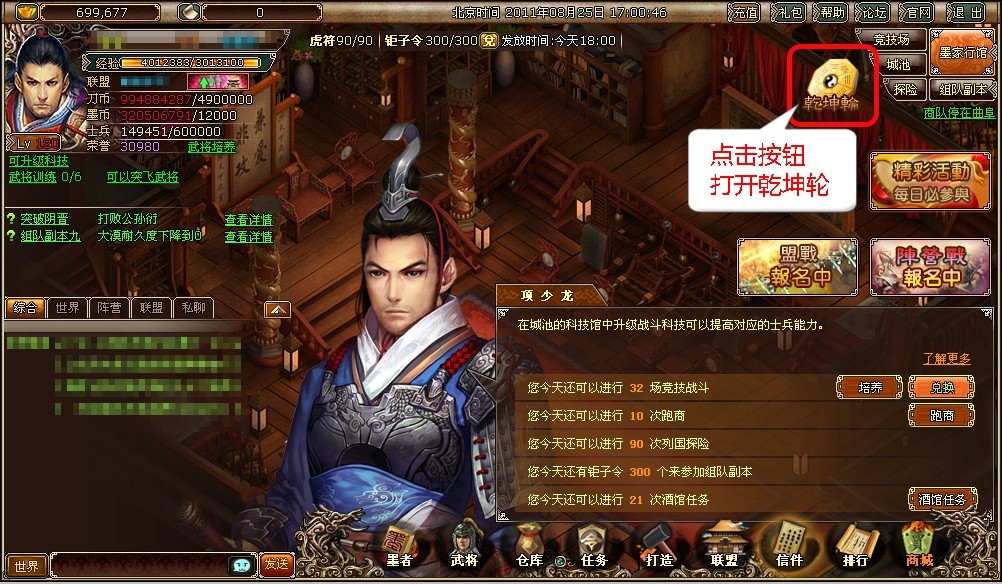Choose the 酒馆任务 tavern quest button
The image size is (1002, 584).
pos(942,499)
